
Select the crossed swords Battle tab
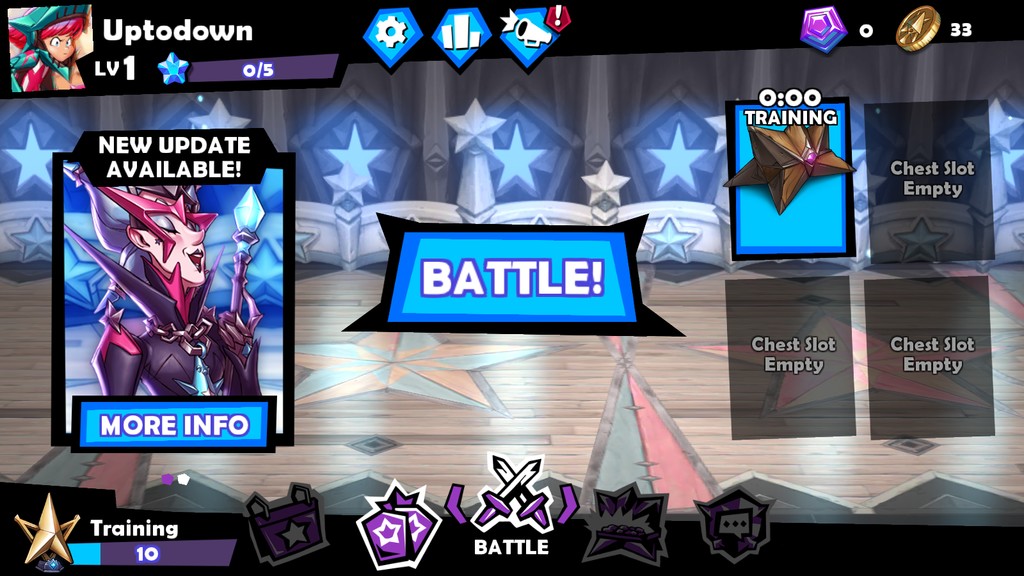click(x=511, y=505)
